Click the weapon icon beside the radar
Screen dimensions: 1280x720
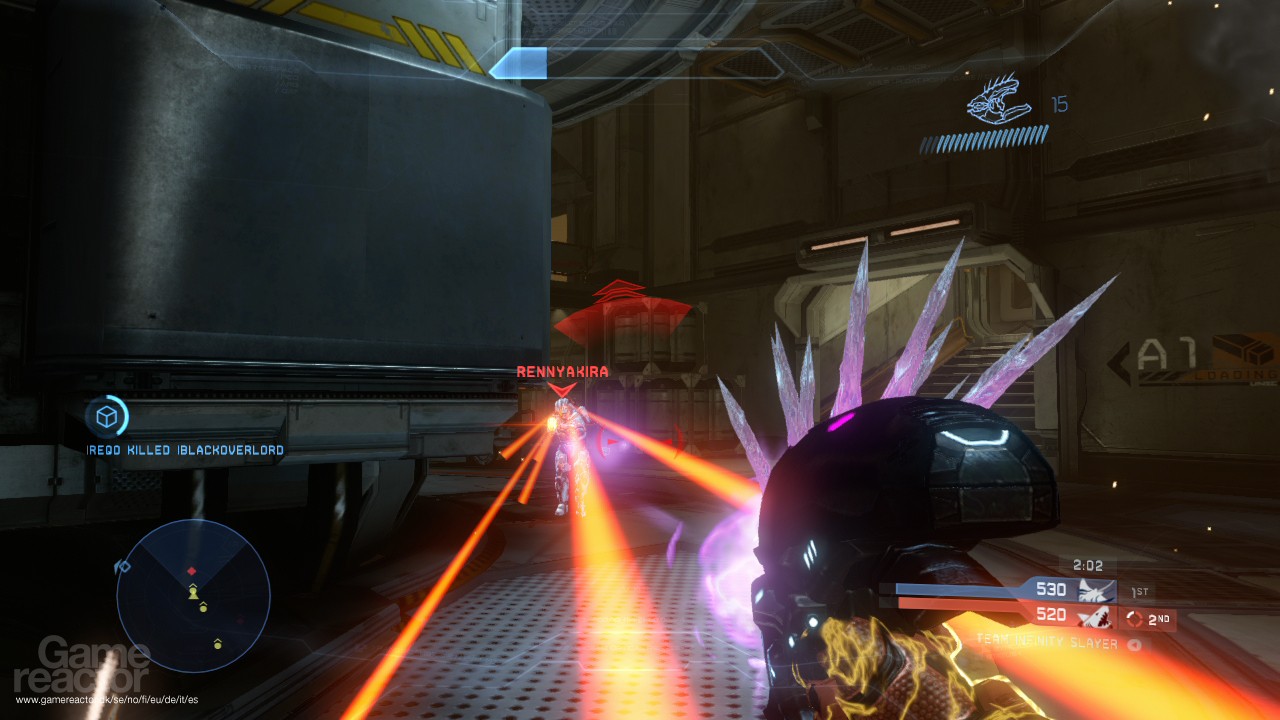[x=122, y=566]
